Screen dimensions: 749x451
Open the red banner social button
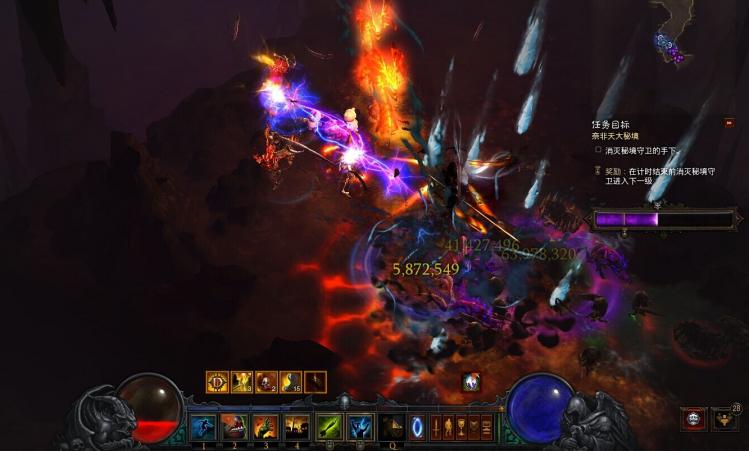pos(693,419)
